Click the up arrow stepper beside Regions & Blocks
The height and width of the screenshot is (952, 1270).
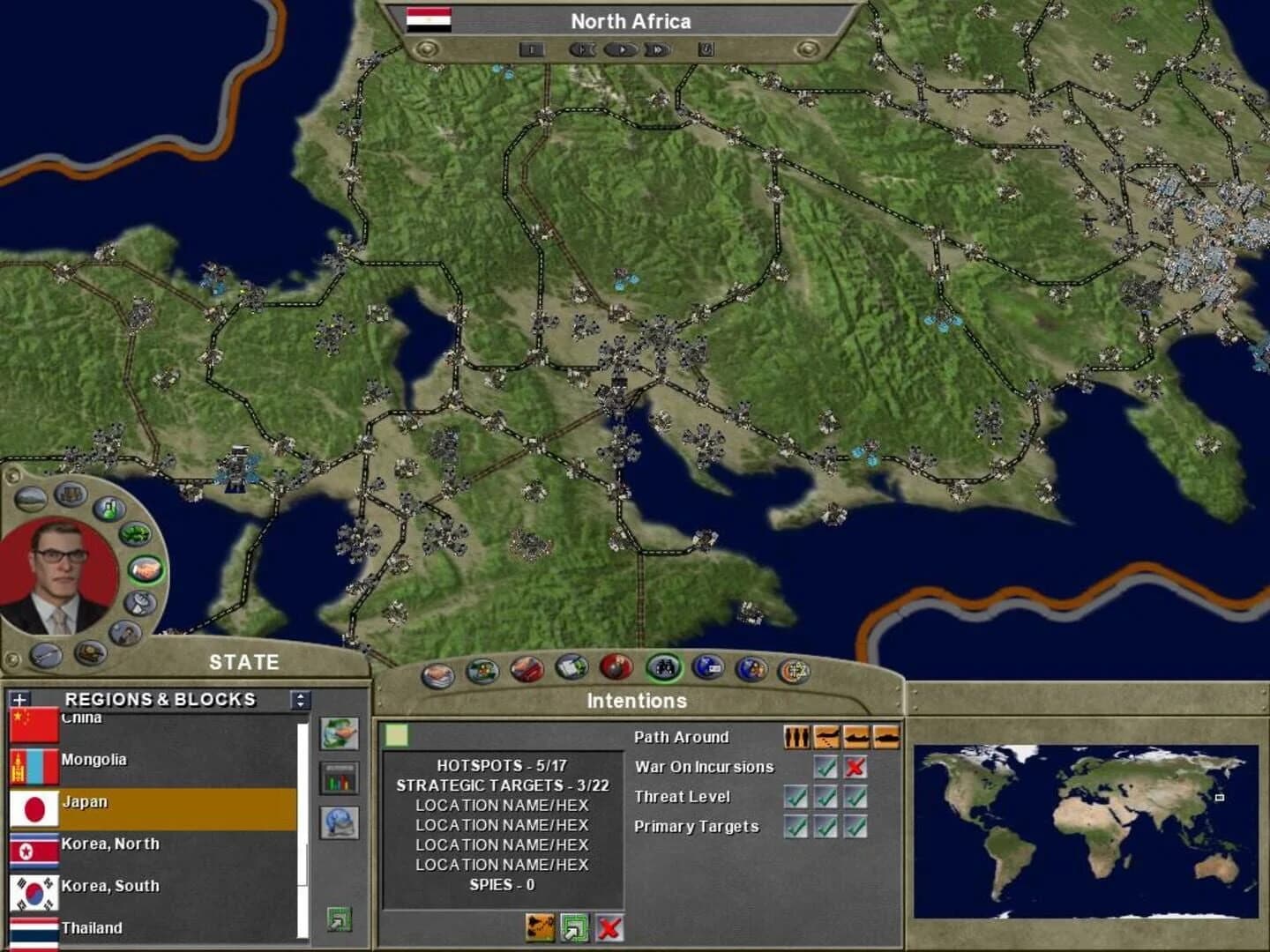(301, 695)
